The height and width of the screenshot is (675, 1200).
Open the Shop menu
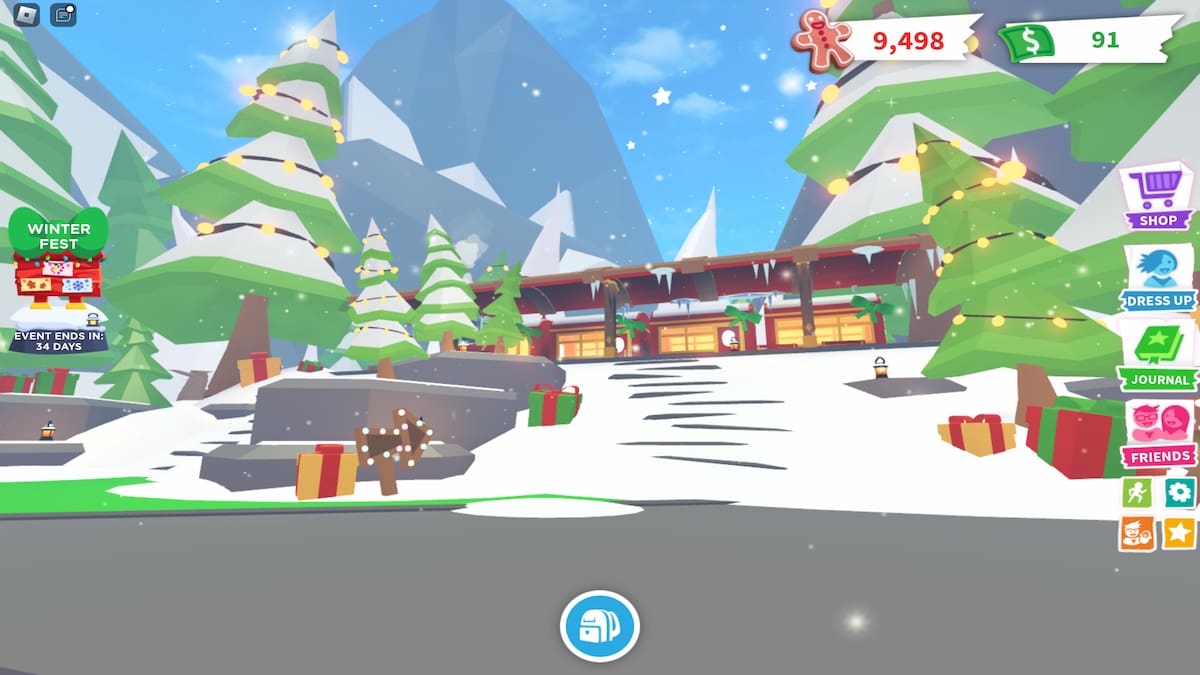point(1157,196)
